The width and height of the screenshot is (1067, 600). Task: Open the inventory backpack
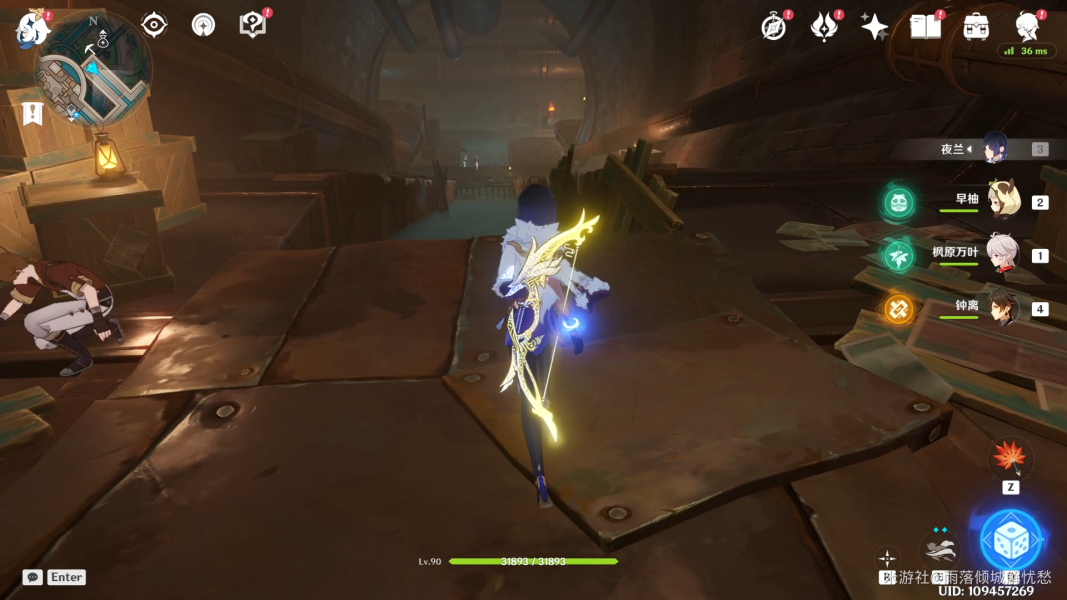click(976, 27)
